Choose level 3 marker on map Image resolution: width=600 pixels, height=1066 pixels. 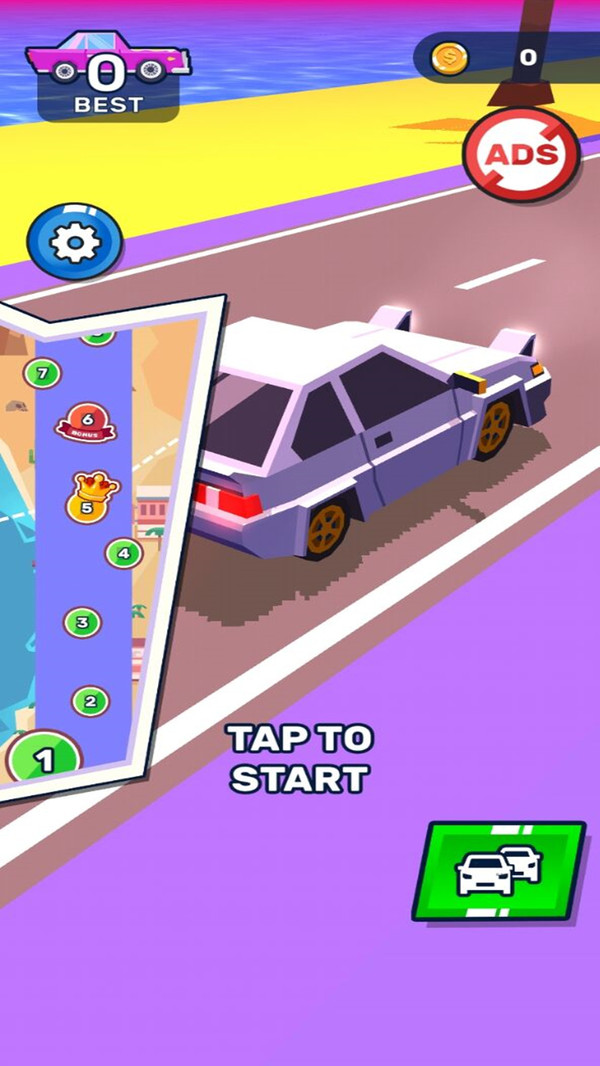(x=82, y=623)
